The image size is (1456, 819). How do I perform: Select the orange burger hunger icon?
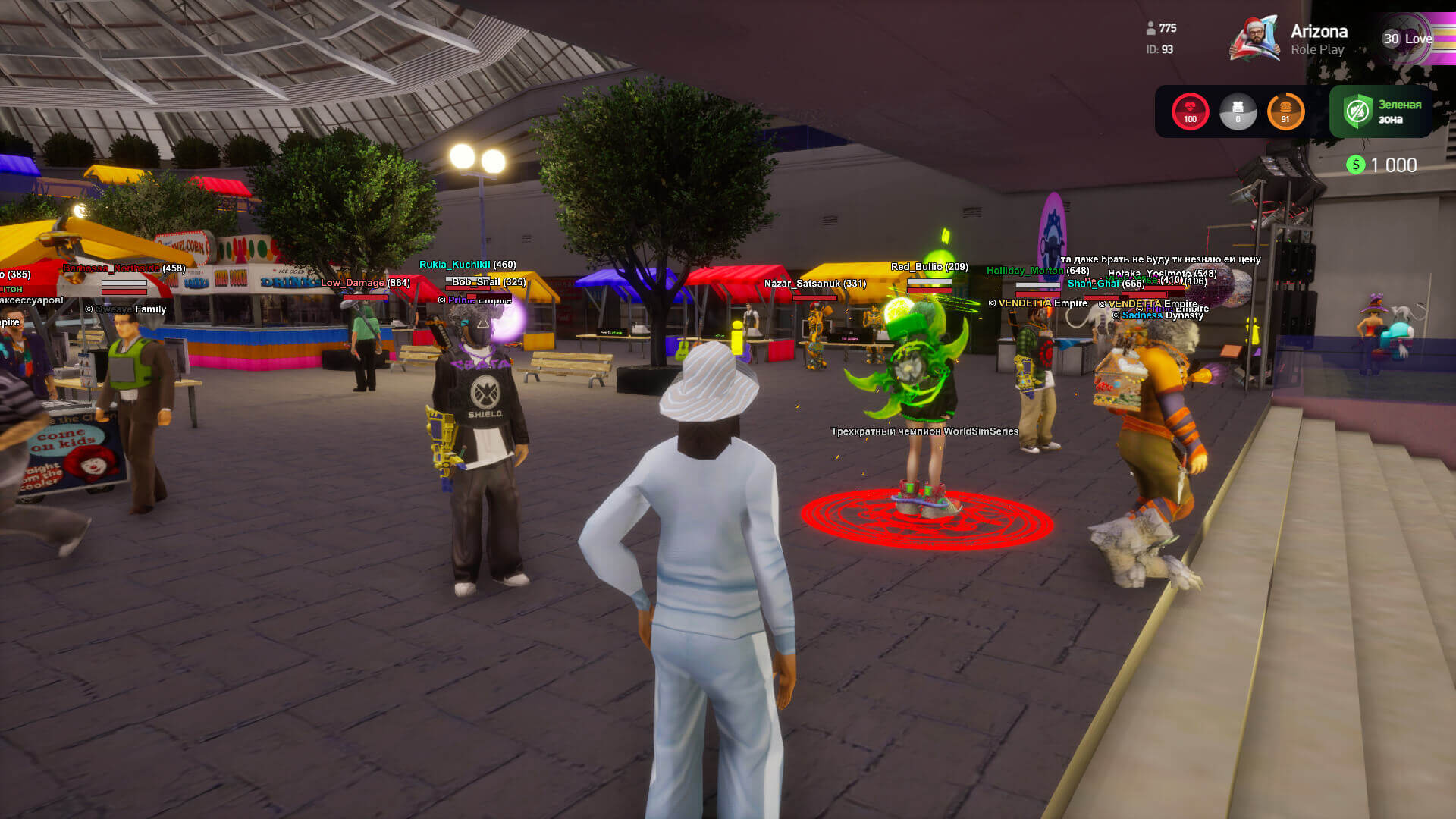1285,111
